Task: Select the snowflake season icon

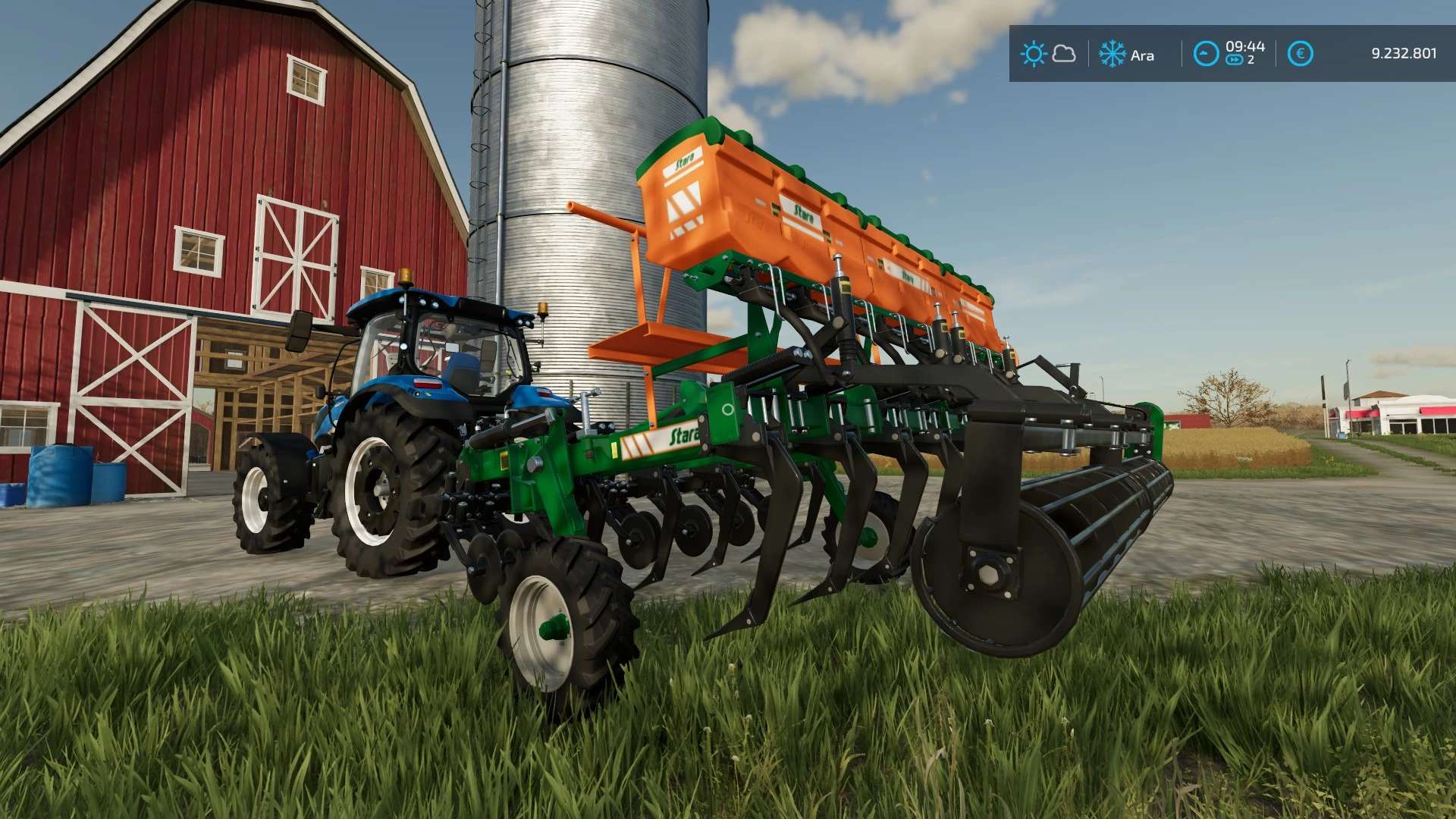Action: [1112, 54]
